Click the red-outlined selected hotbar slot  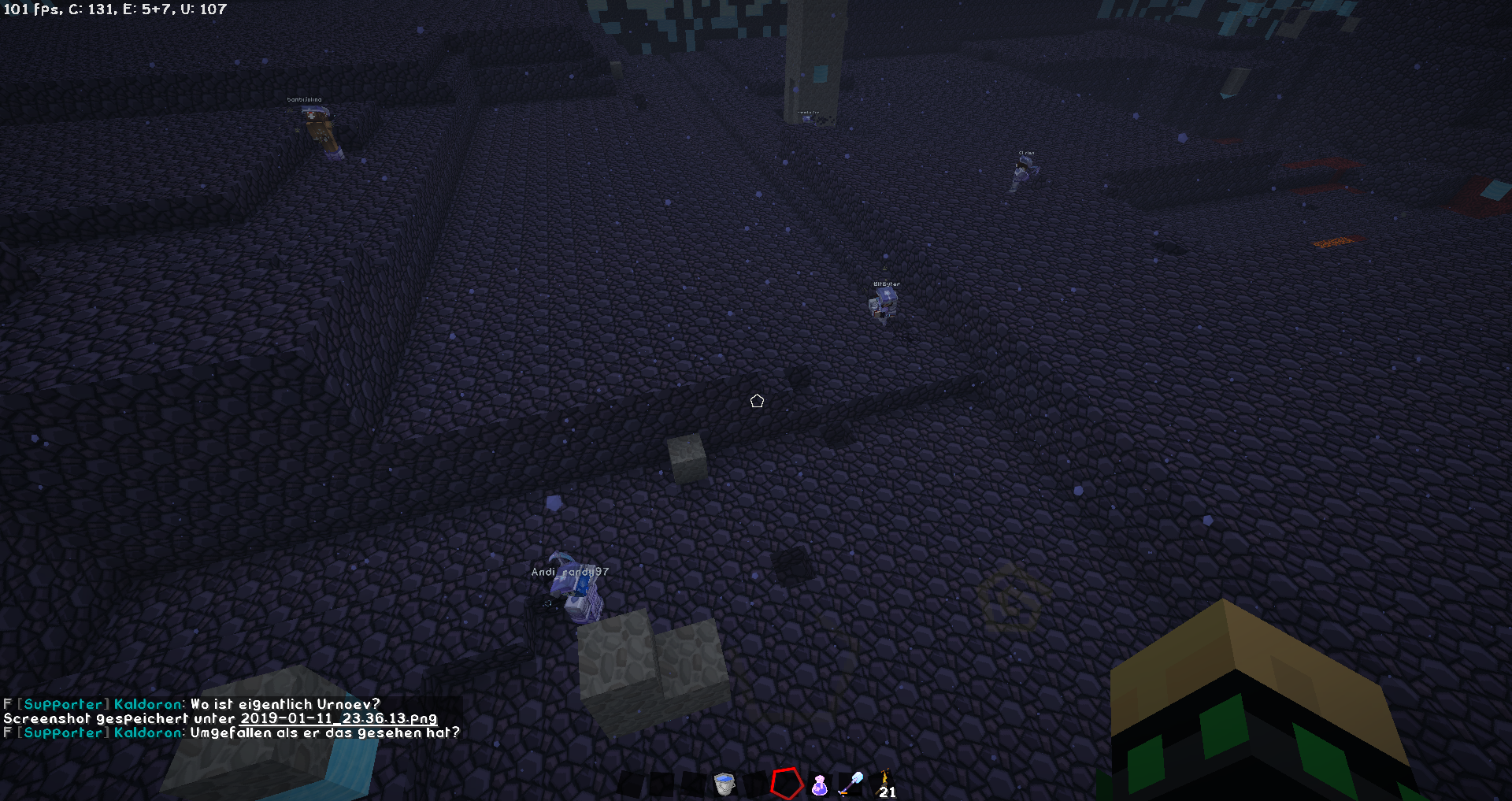pyautogui.click(x=786, y=784)
